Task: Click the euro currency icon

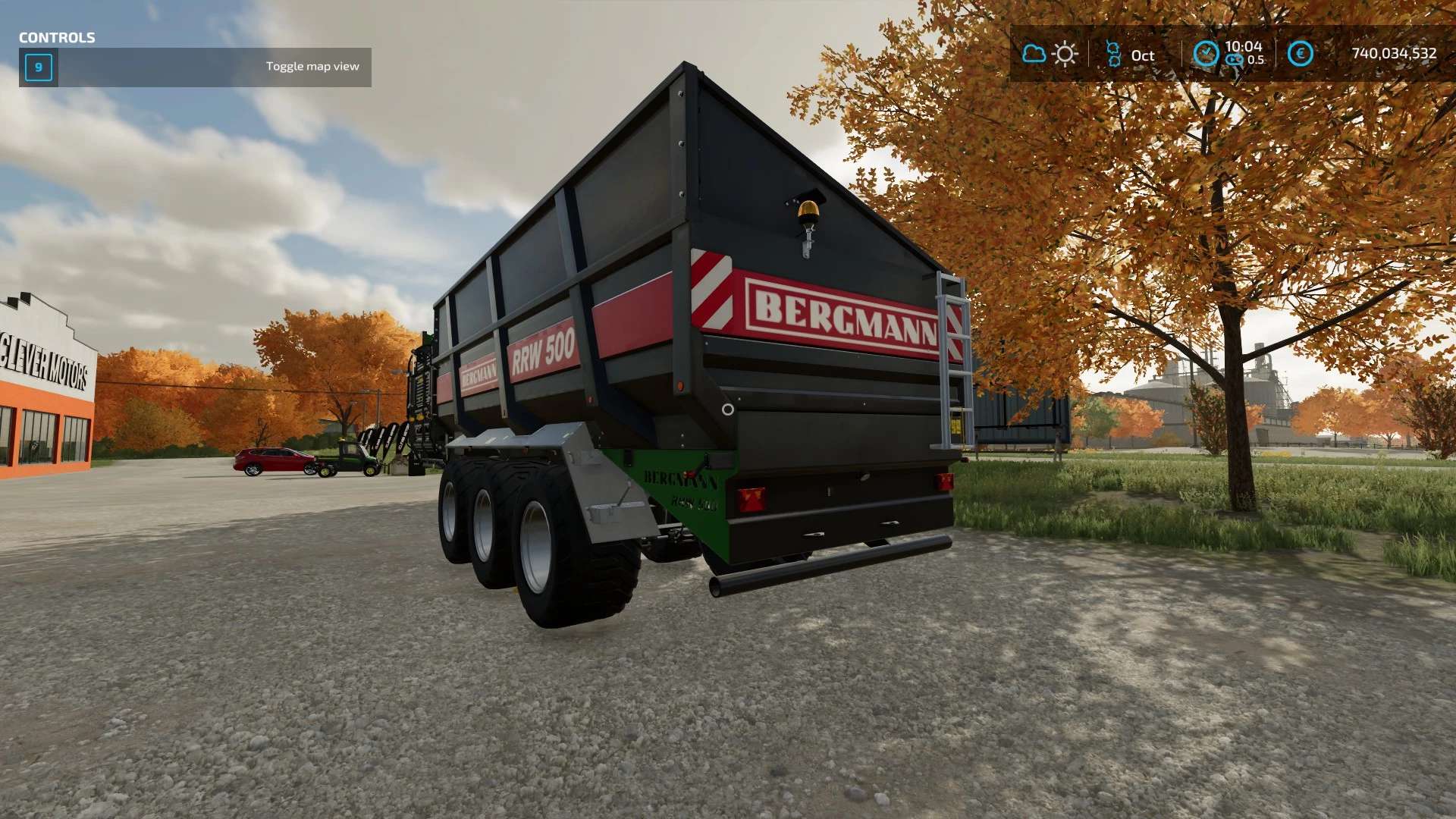Action: 1300,53
